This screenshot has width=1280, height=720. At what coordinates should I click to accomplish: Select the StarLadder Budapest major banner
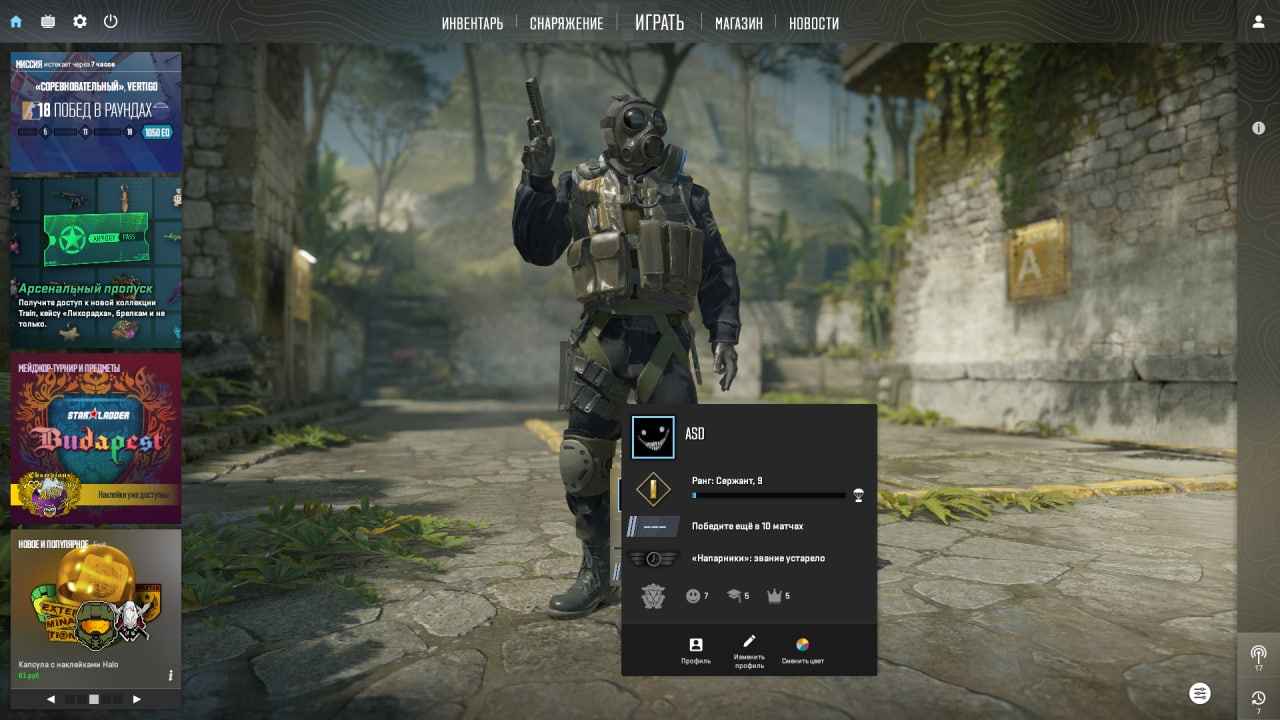click(96, 438)
